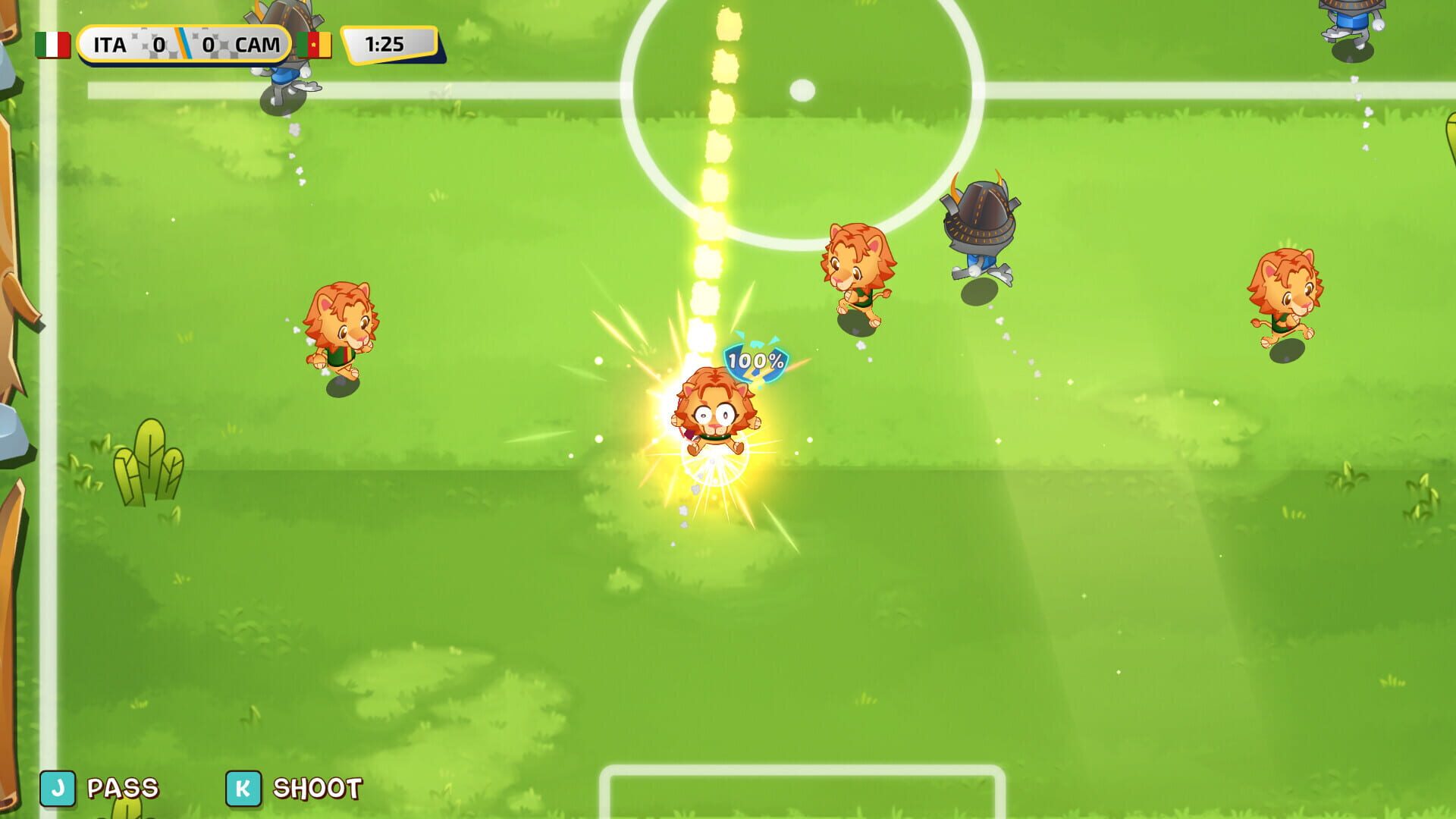The width and height of the screenshot is (1456, 819).
Task: Click the viking-helmet Italy player near the lion
Action: click(x=980, y=227)
